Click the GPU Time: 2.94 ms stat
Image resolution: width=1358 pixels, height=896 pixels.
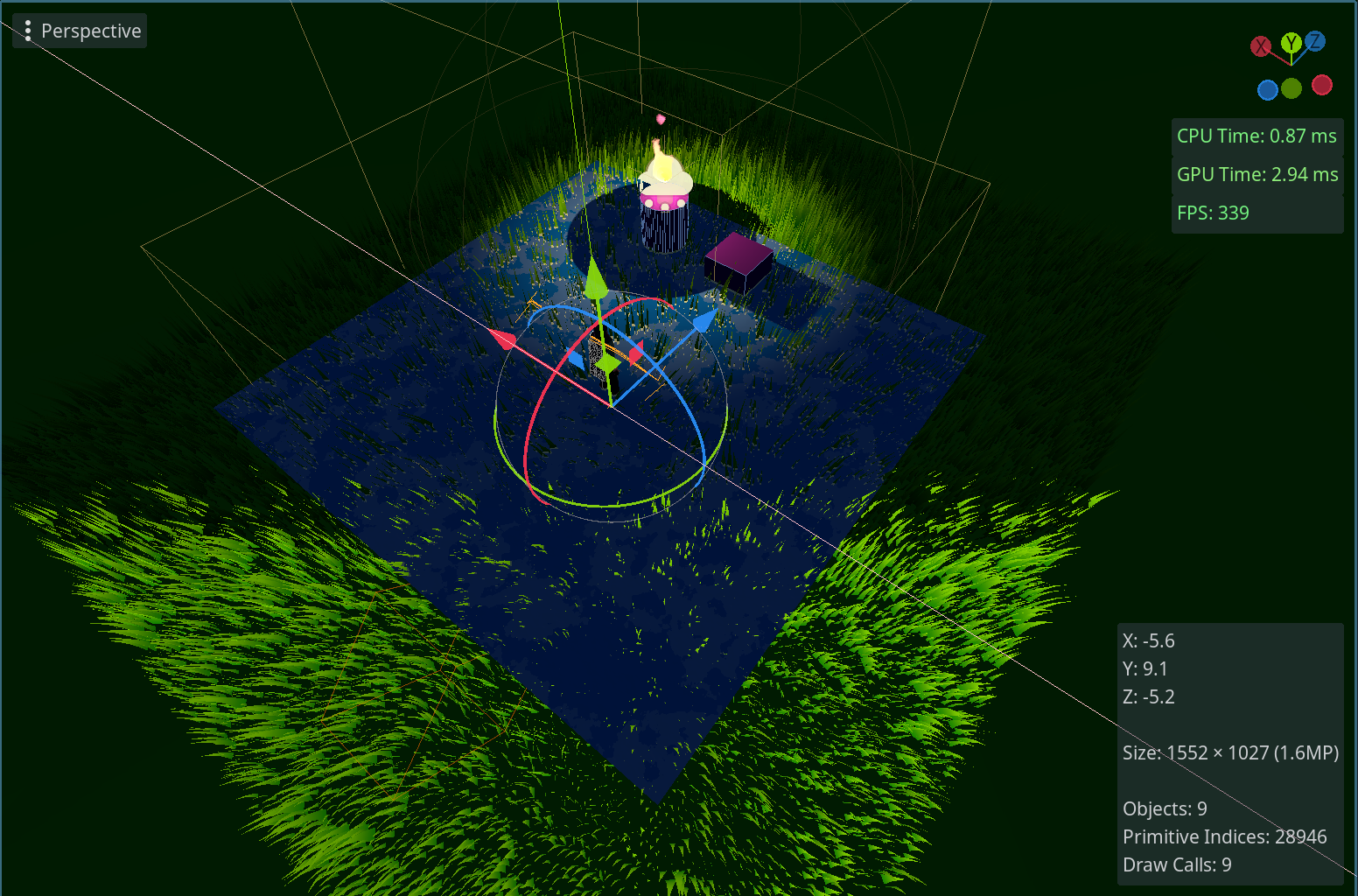click(1257, 174)
